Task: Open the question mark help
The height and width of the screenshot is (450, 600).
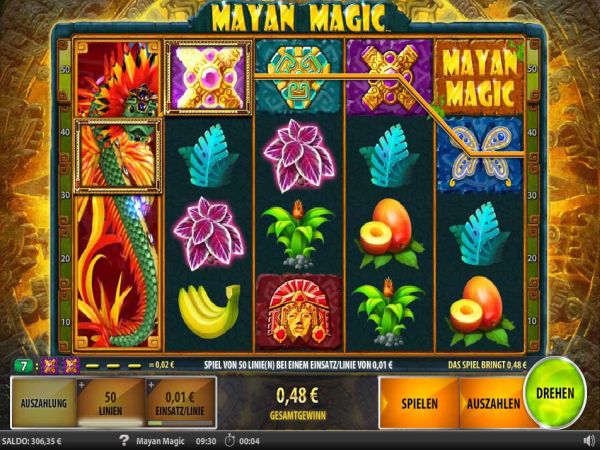Action: [x=124, y=439]
